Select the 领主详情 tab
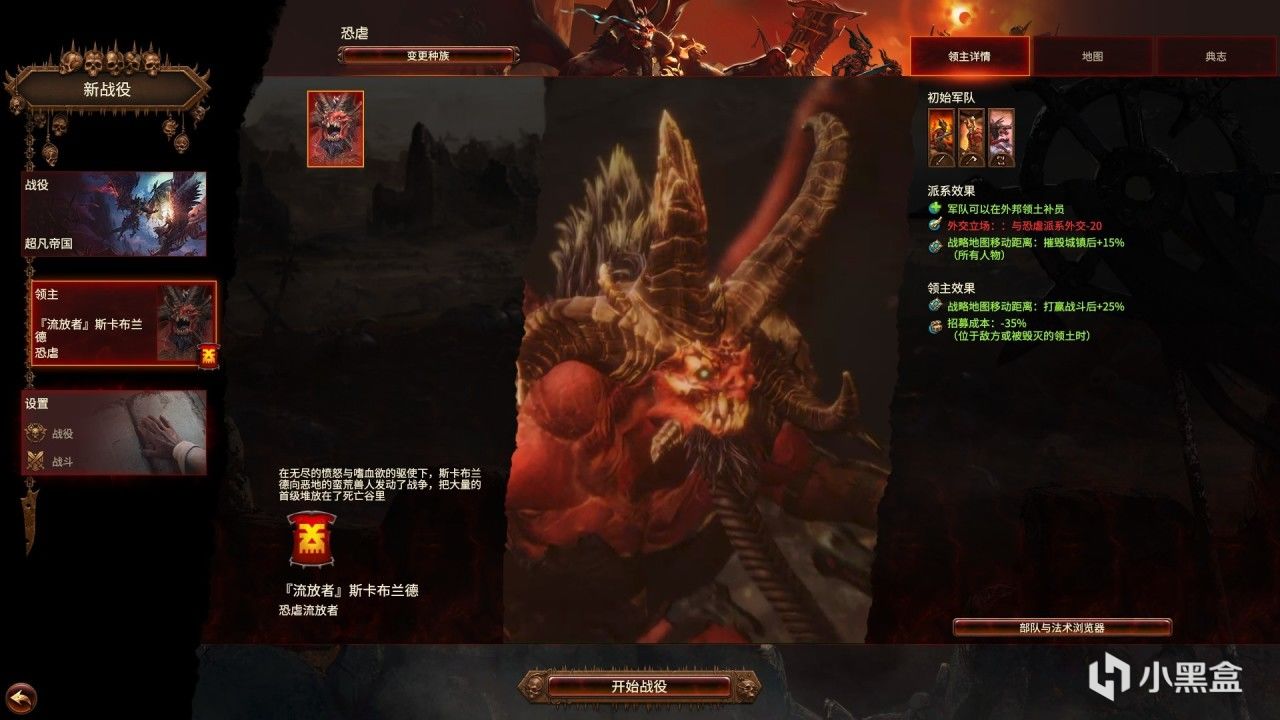The image size is (1280, 720). point(971,57)
